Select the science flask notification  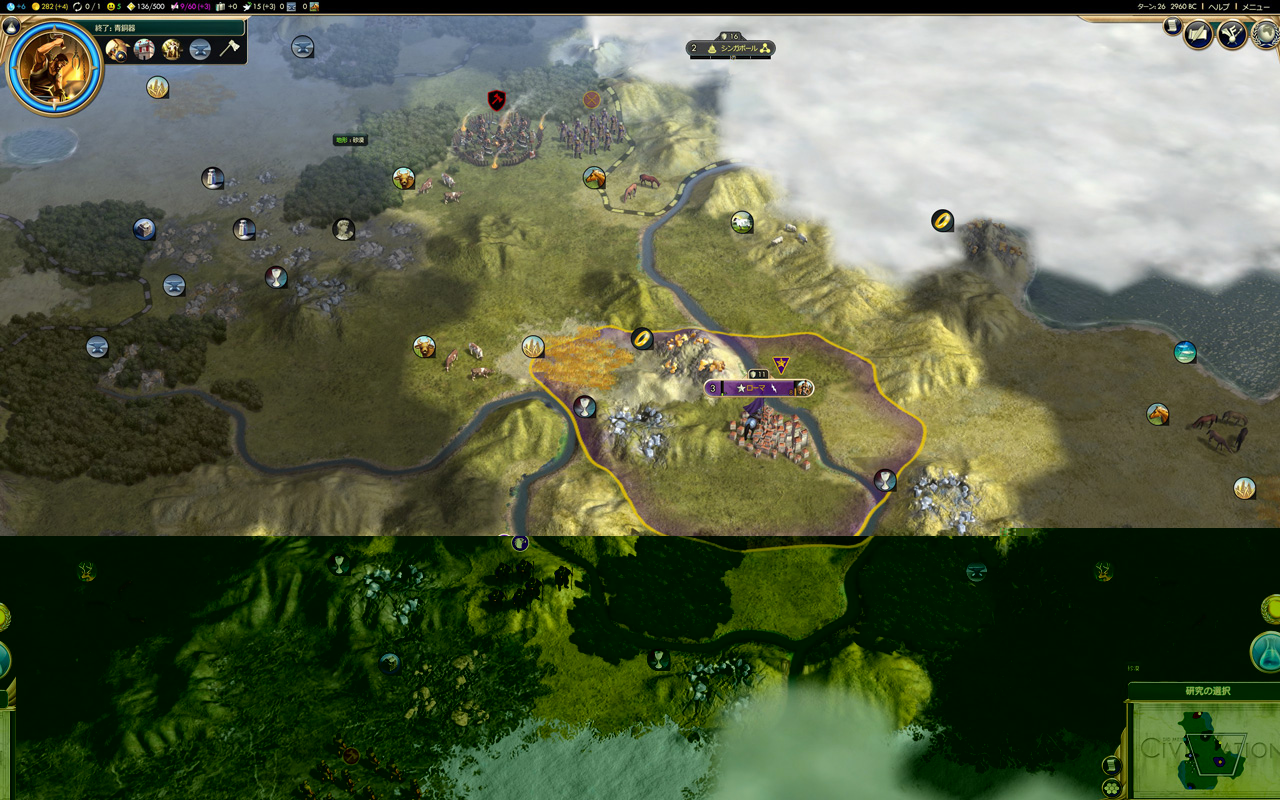1266,651
